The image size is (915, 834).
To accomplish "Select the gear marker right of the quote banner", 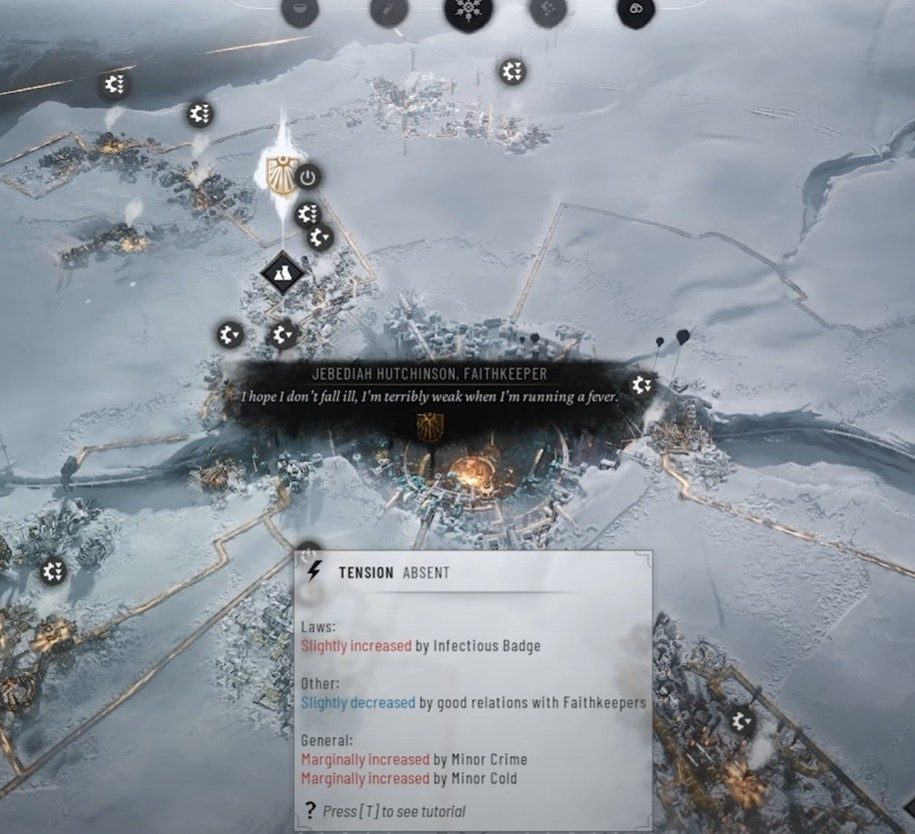I will click(641, 385).
